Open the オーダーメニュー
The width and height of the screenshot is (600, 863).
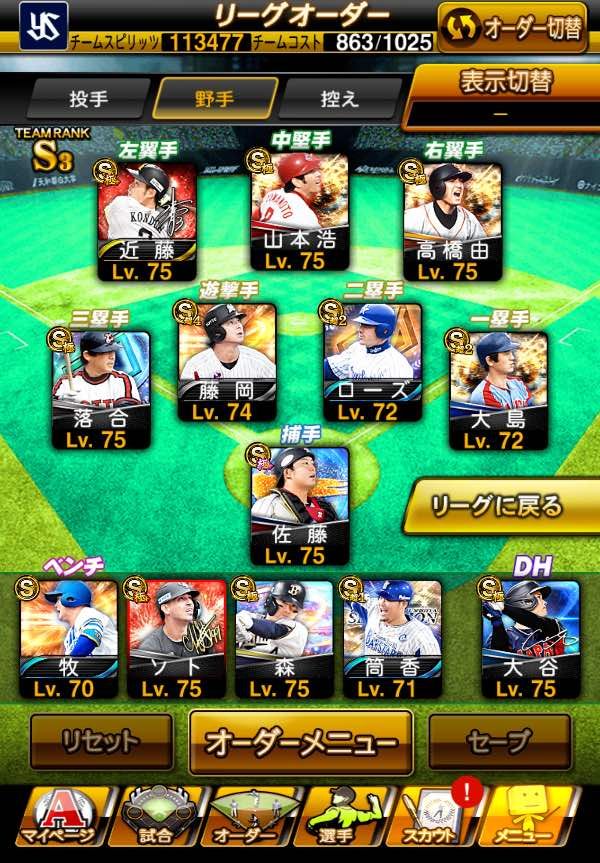[301, 742]
